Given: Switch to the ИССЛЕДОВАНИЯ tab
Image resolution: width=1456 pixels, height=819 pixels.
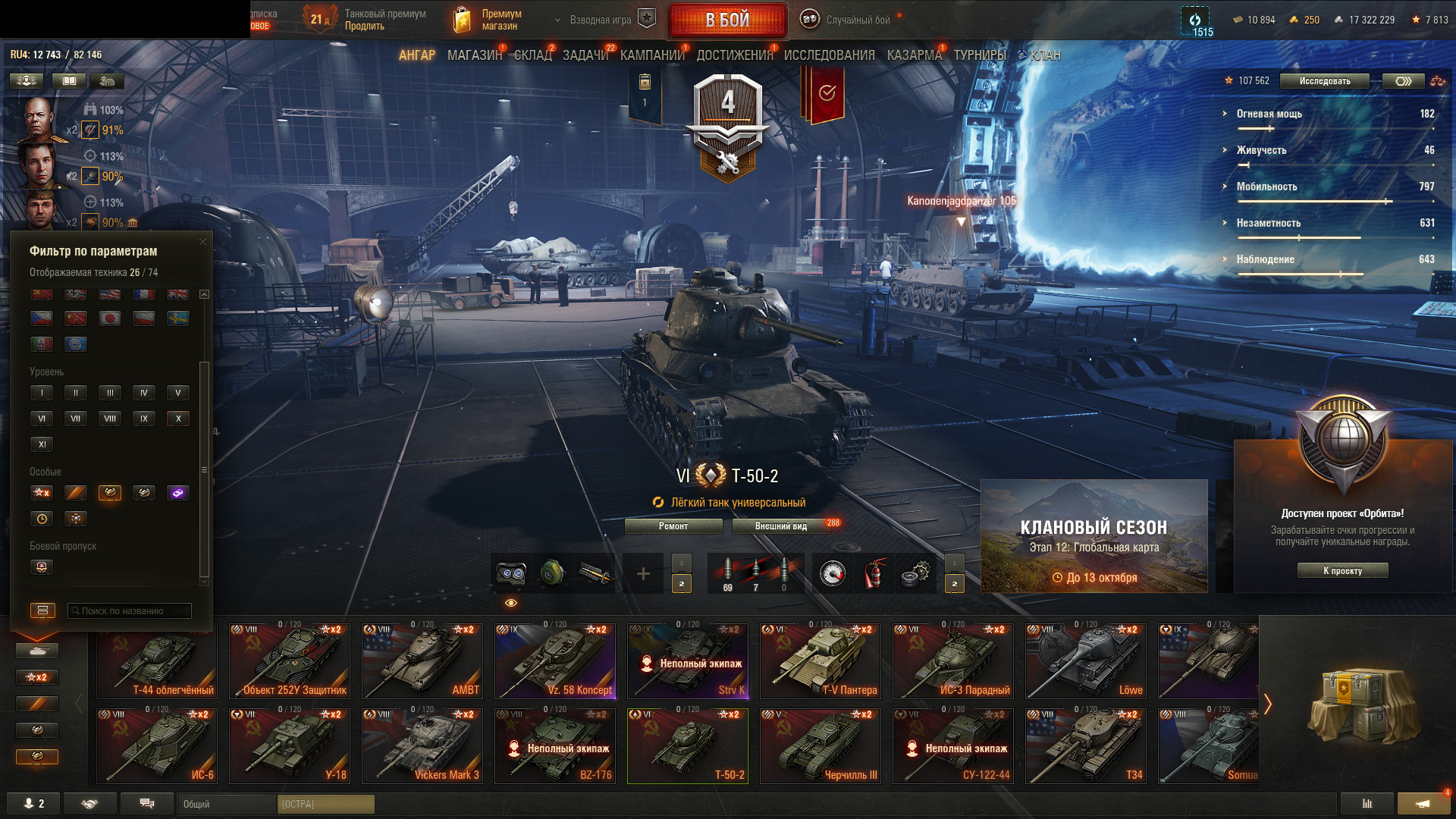Looking at the screenshot, I should [829, 55].
